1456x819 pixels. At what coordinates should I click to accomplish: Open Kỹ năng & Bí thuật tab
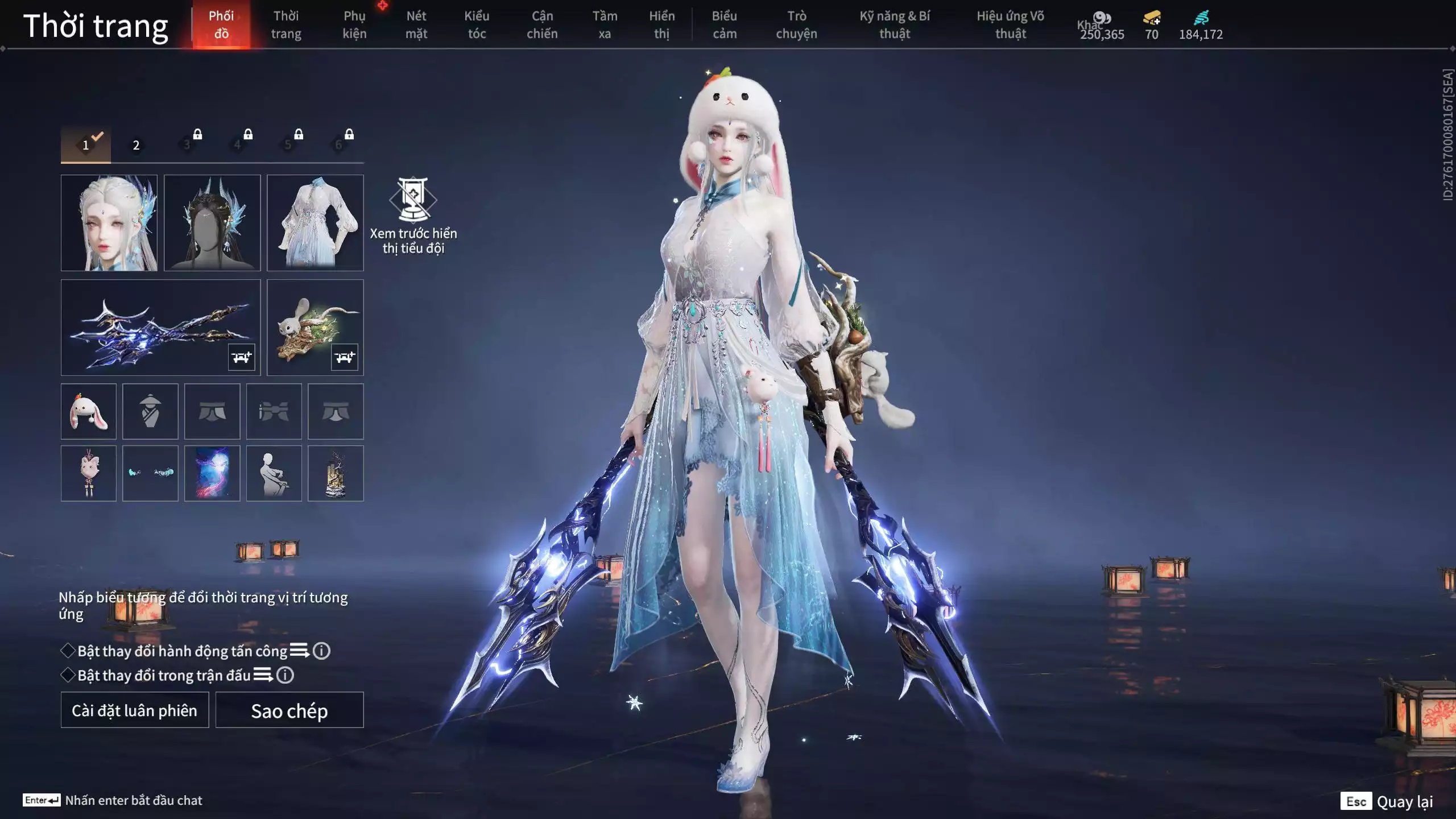pos(895,25)
